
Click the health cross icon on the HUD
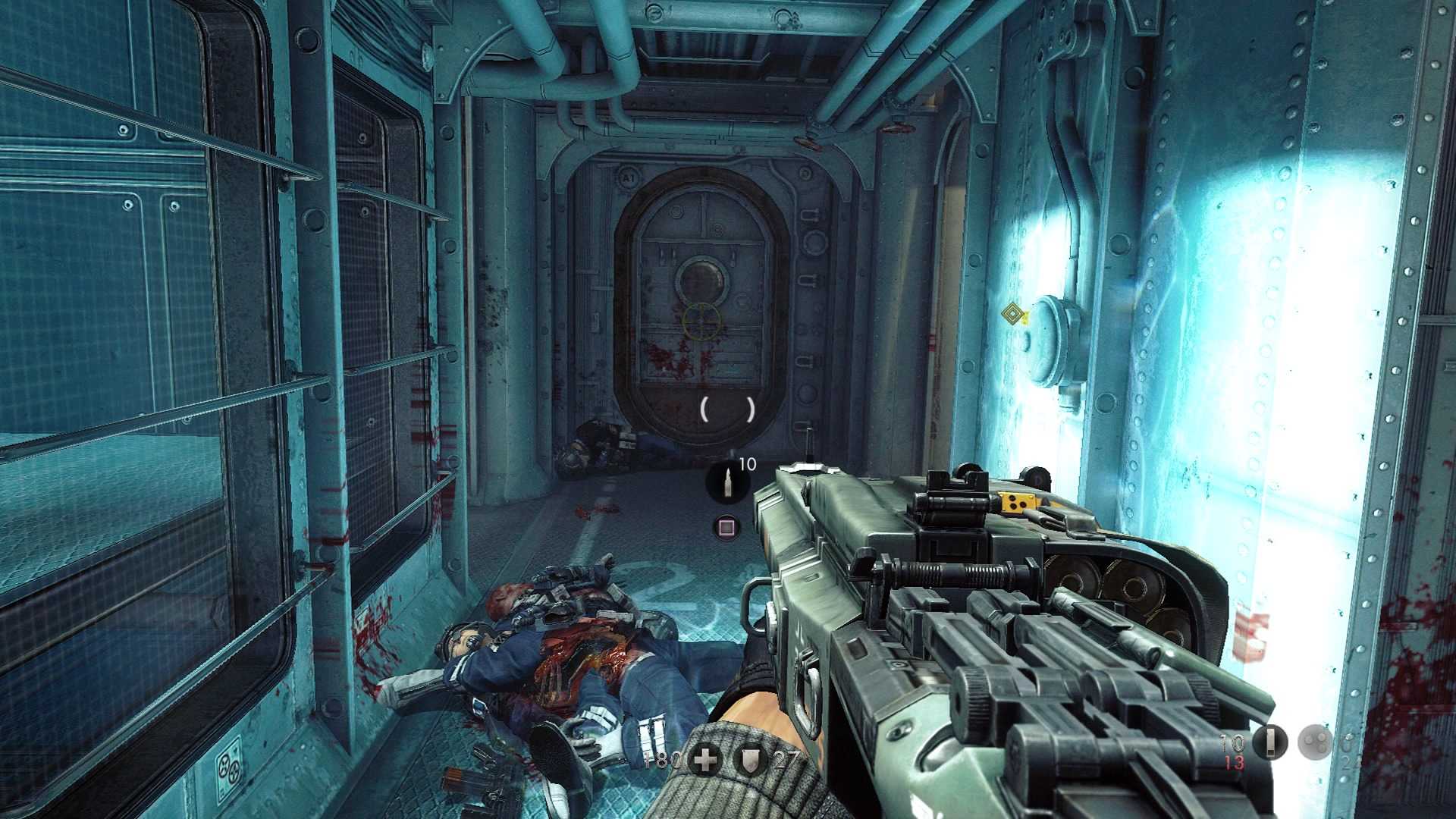point(706,758)
